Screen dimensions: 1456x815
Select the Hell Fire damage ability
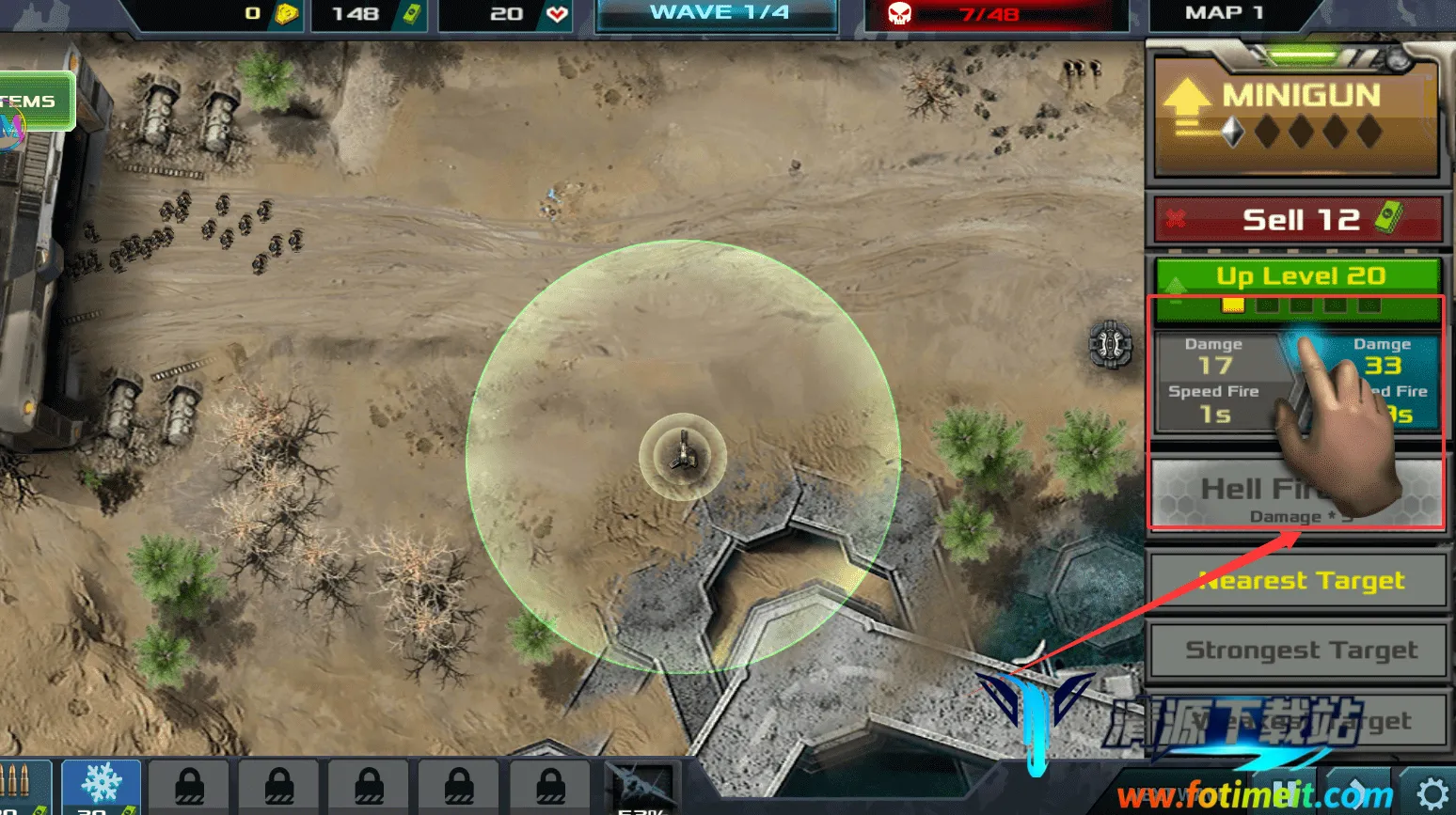coord(1298,494)
